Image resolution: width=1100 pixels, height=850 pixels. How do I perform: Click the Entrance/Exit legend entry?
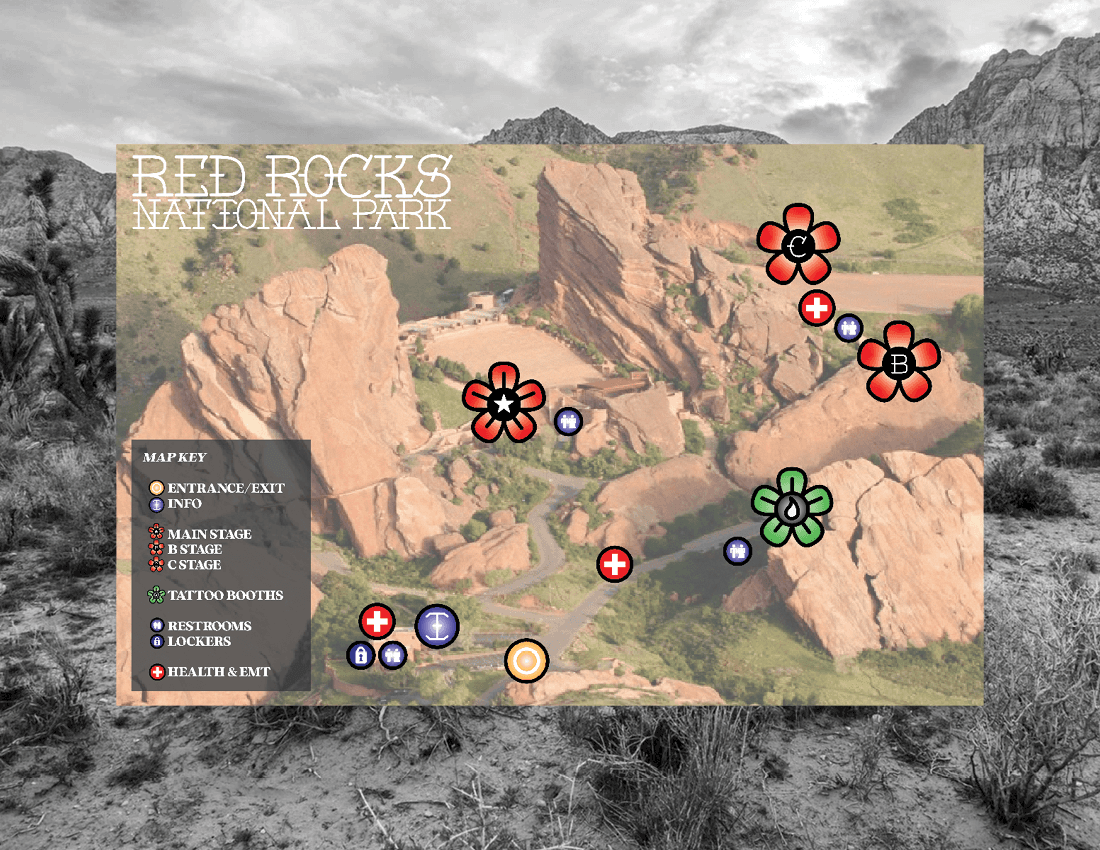click(225, 488)
